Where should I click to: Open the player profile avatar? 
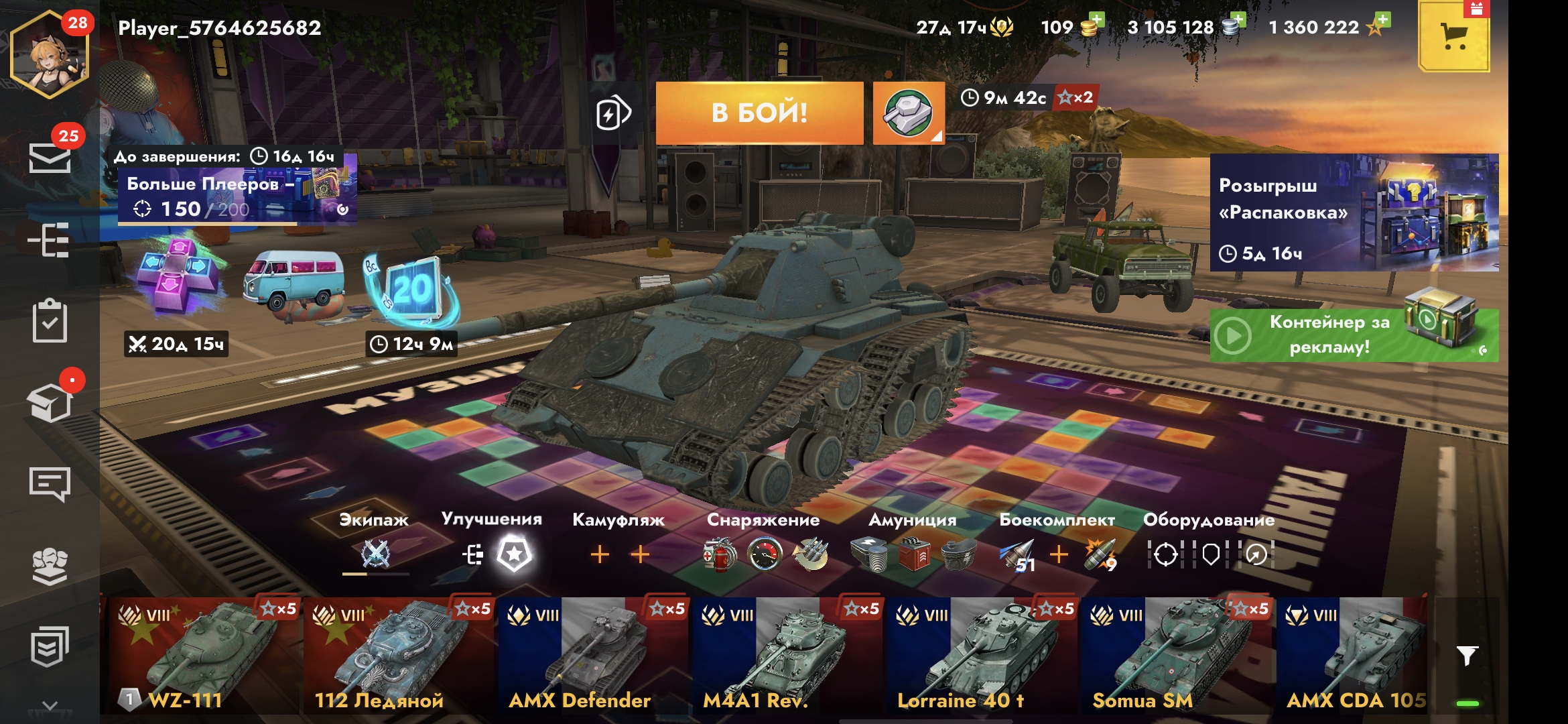[x=49, y=55]
